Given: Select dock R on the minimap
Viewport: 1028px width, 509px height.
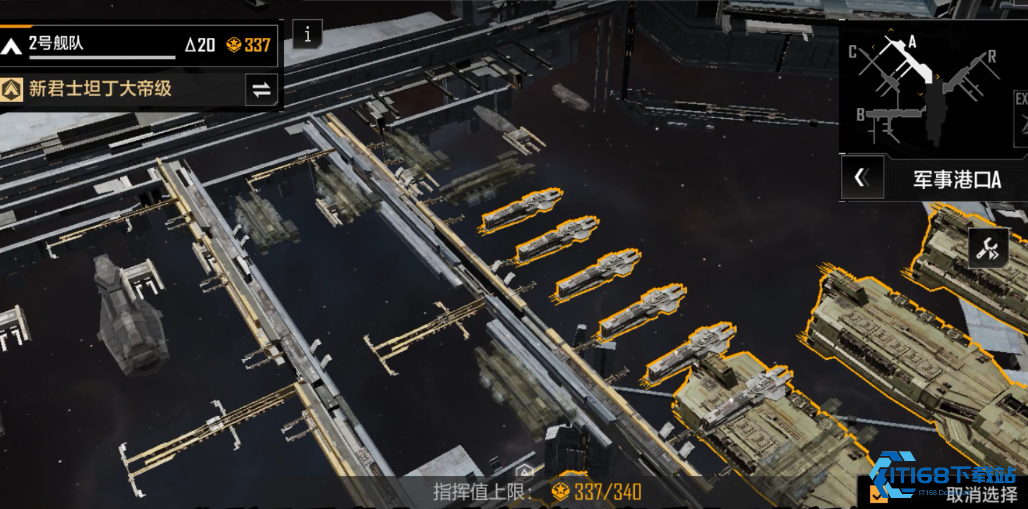Looking at the screenshot, I should click(991, 57).
